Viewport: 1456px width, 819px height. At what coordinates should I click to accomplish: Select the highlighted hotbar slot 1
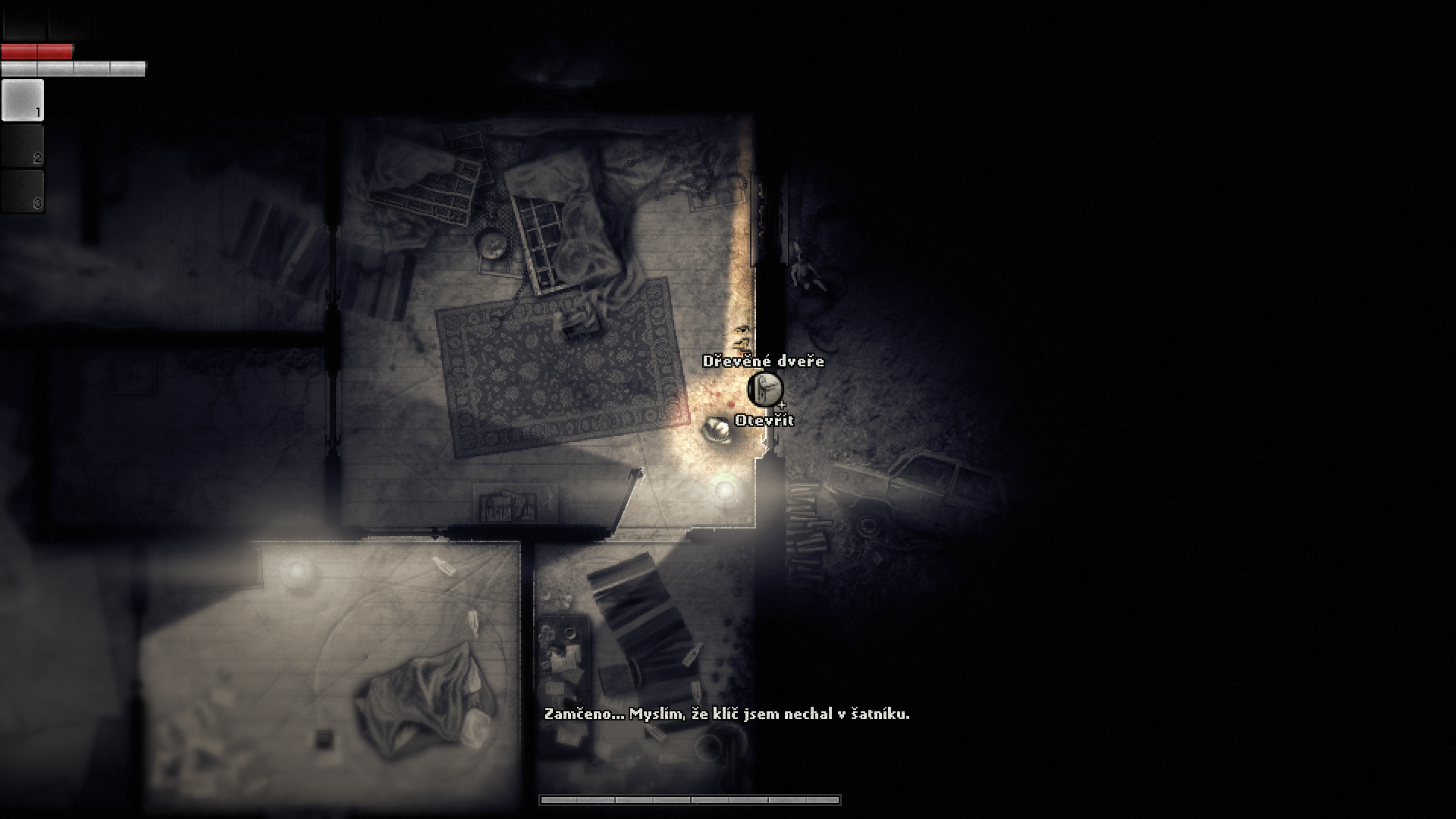coord(23,100)
